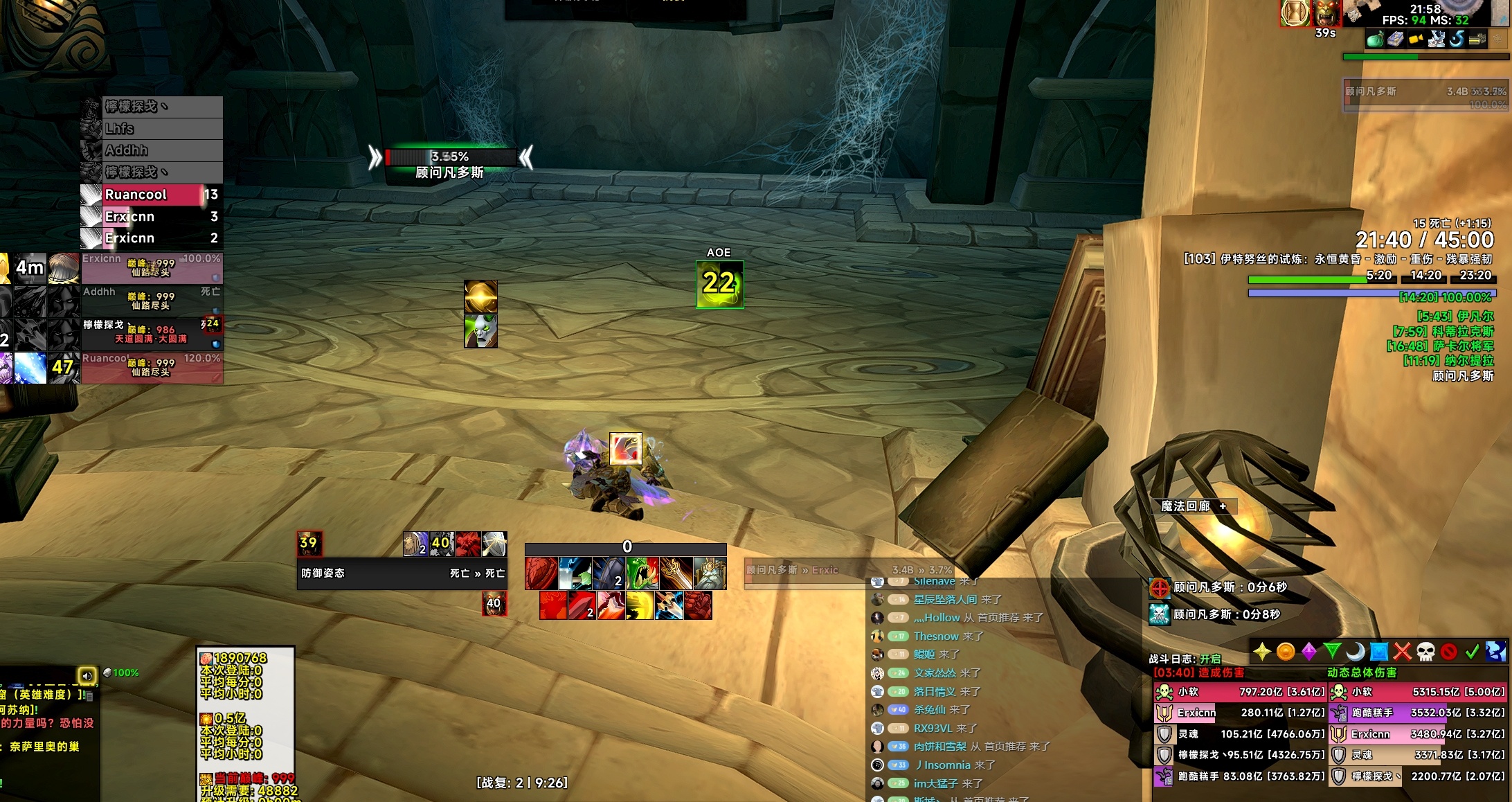Activate the yellow charging figure ability
The height and width of the screenshot is (802, 1512).
640,605
